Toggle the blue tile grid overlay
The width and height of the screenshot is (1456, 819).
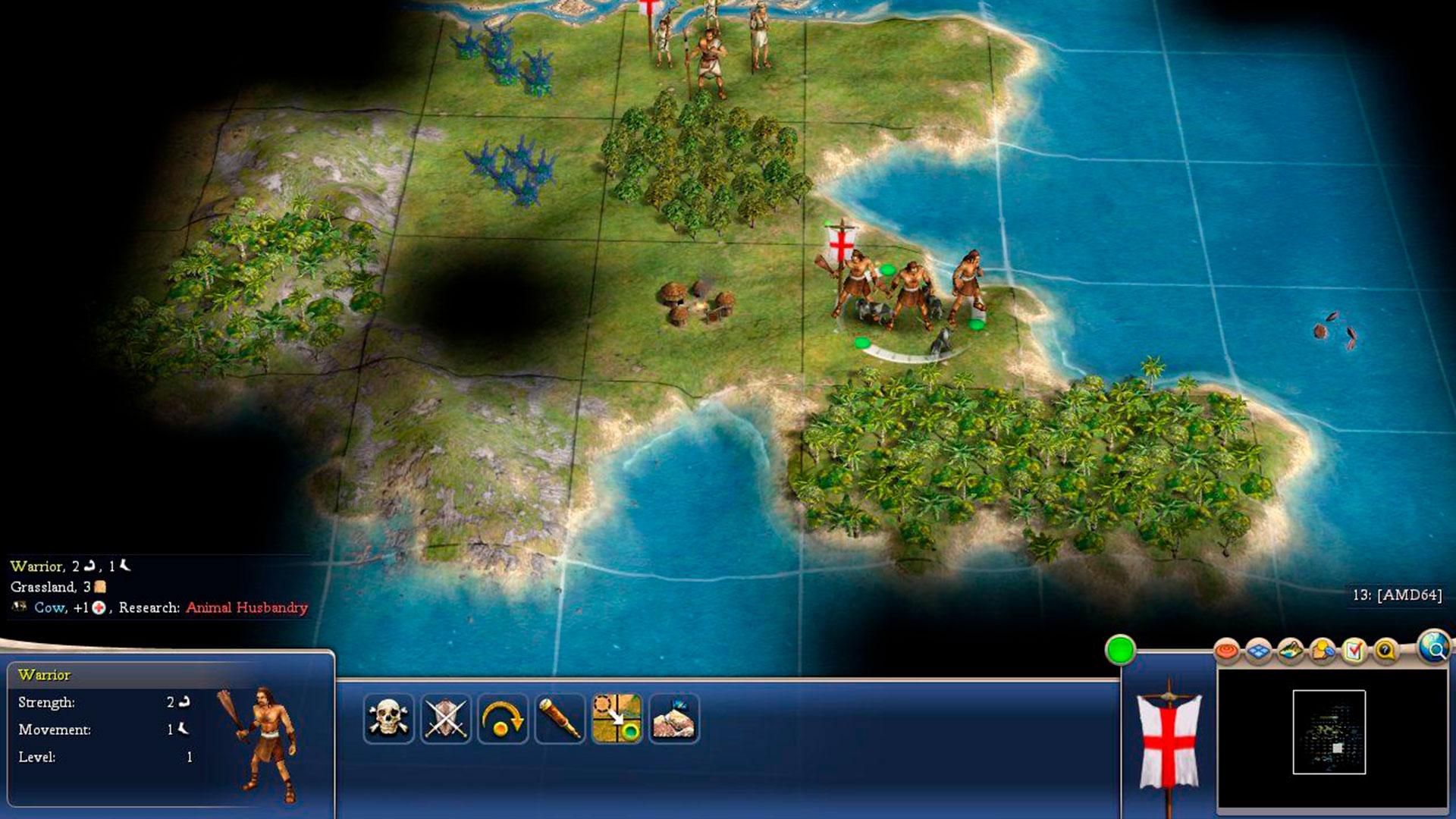tap(1259, 651)
